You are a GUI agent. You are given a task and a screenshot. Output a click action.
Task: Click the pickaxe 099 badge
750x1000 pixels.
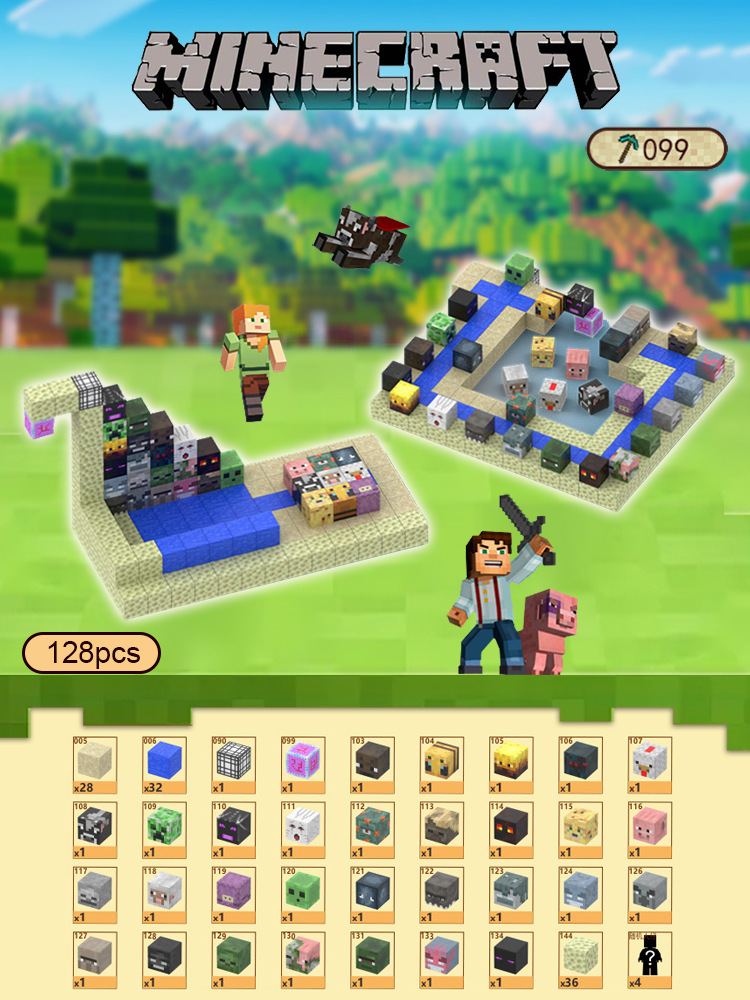(x=656, y=149)
